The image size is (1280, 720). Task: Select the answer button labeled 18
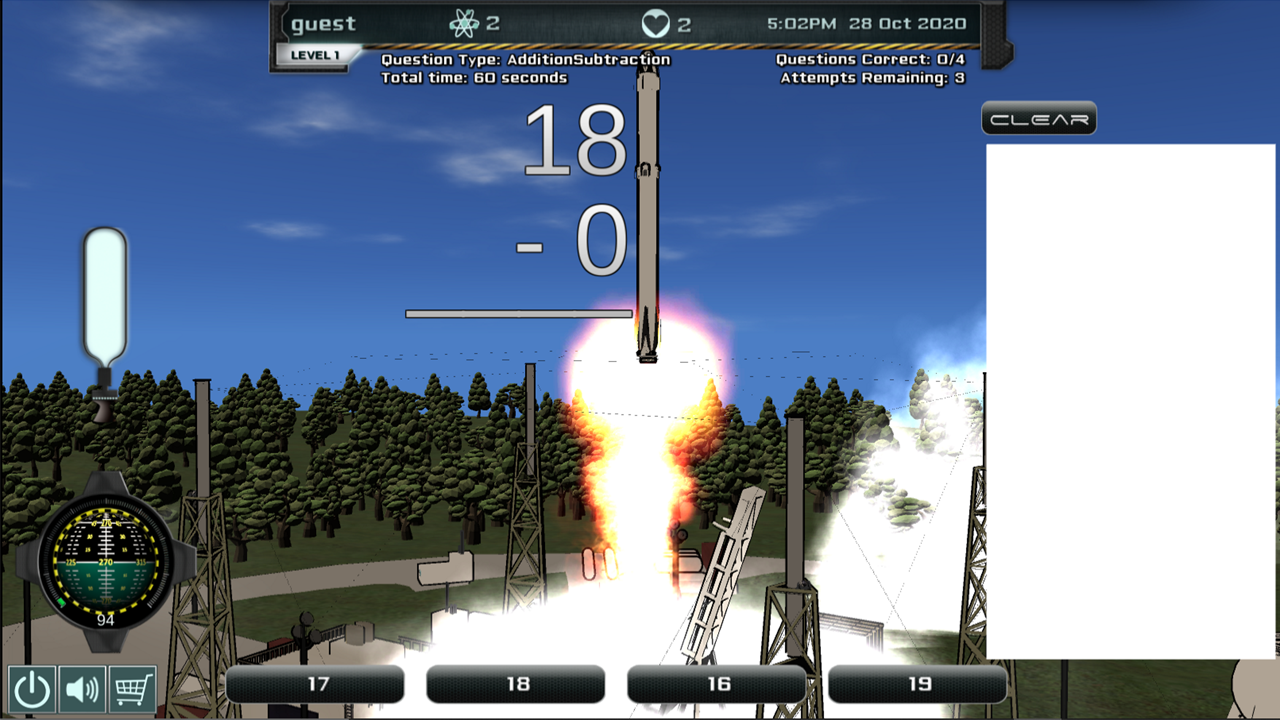516,685
